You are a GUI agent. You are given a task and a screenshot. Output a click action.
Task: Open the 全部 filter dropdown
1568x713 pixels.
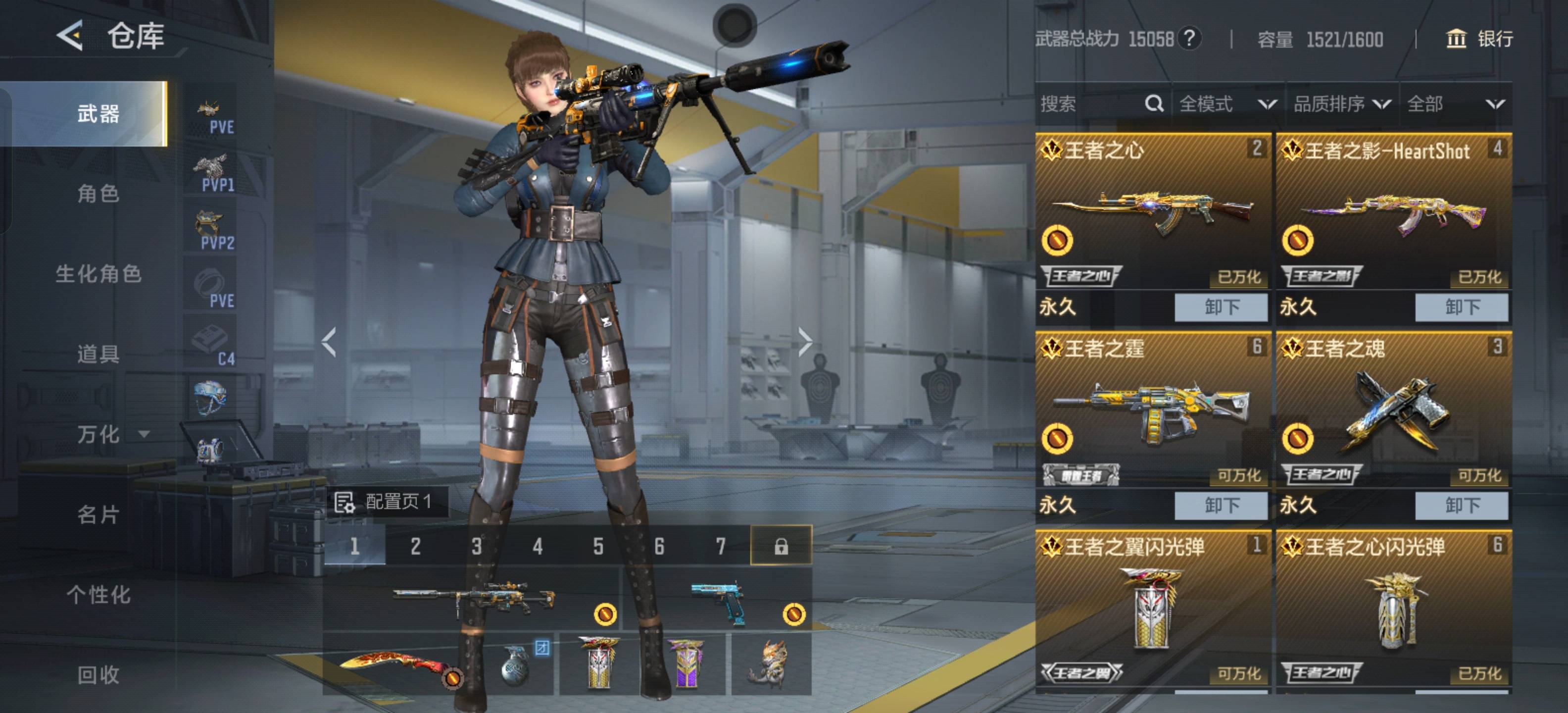click(1455, 104)
